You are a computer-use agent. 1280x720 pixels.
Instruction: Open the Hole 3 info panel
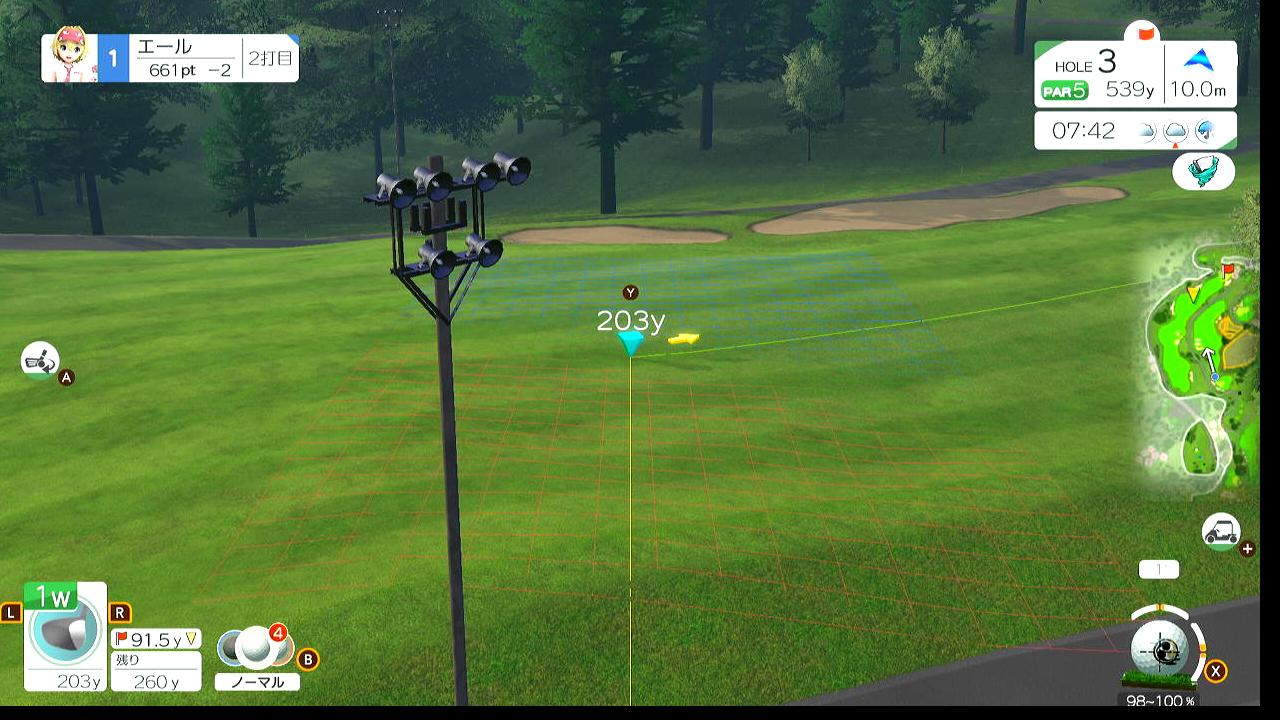point(1135,75)
